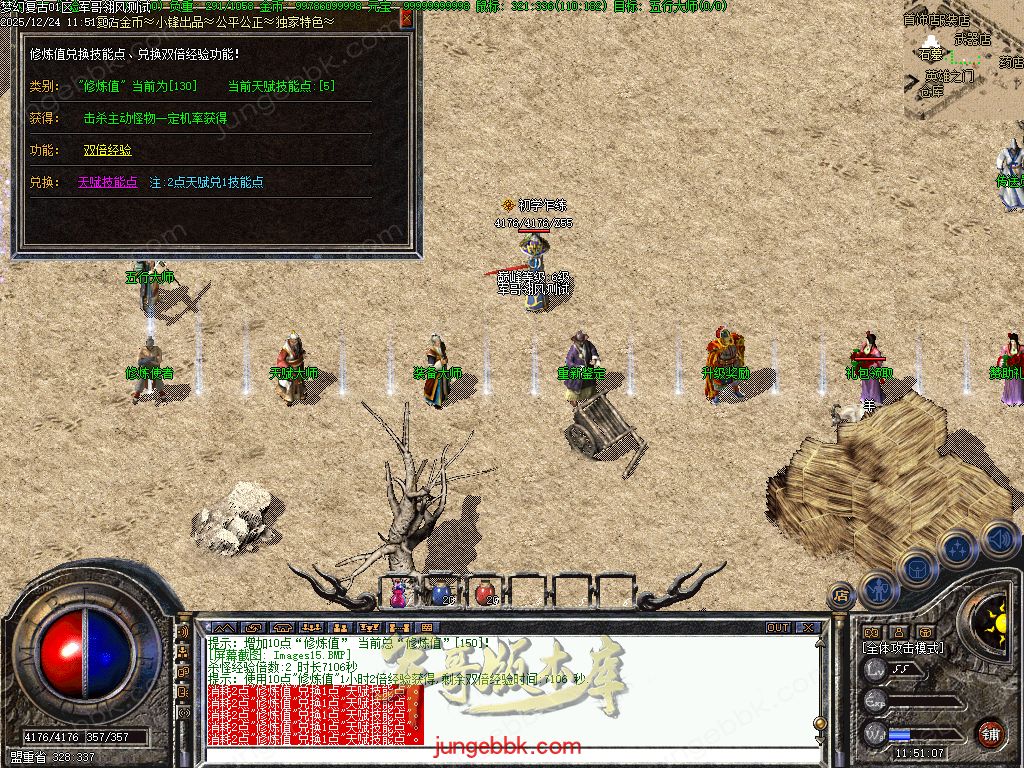Use the blue mana potion belt slot
Image resolution: width=1024 pixels, height=768 pixels.
(x=442, y=593)
